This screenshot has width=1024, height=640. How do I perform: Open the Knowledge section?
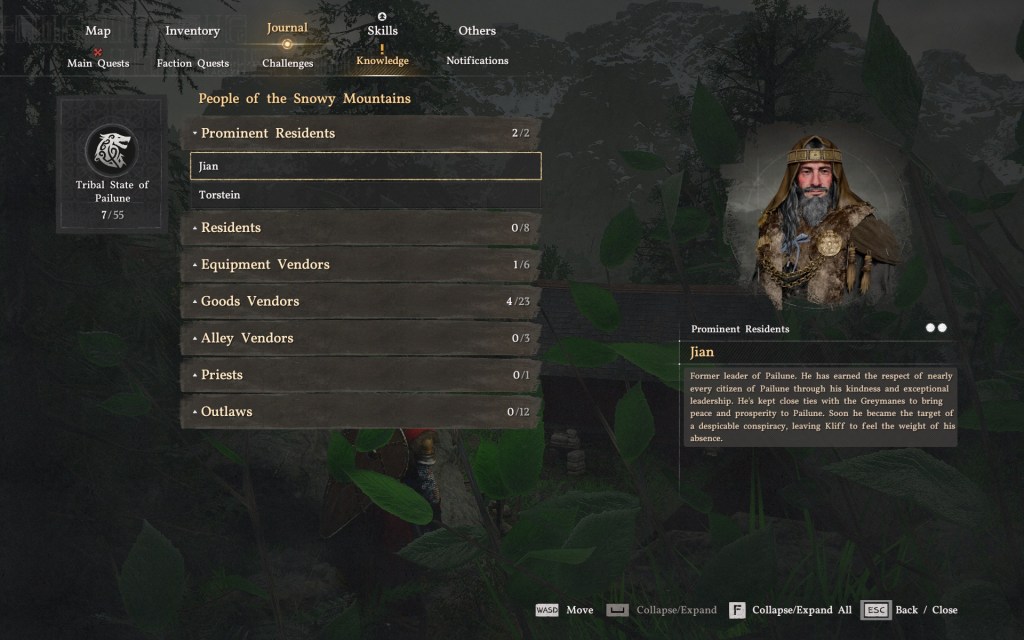pos(382,61)
